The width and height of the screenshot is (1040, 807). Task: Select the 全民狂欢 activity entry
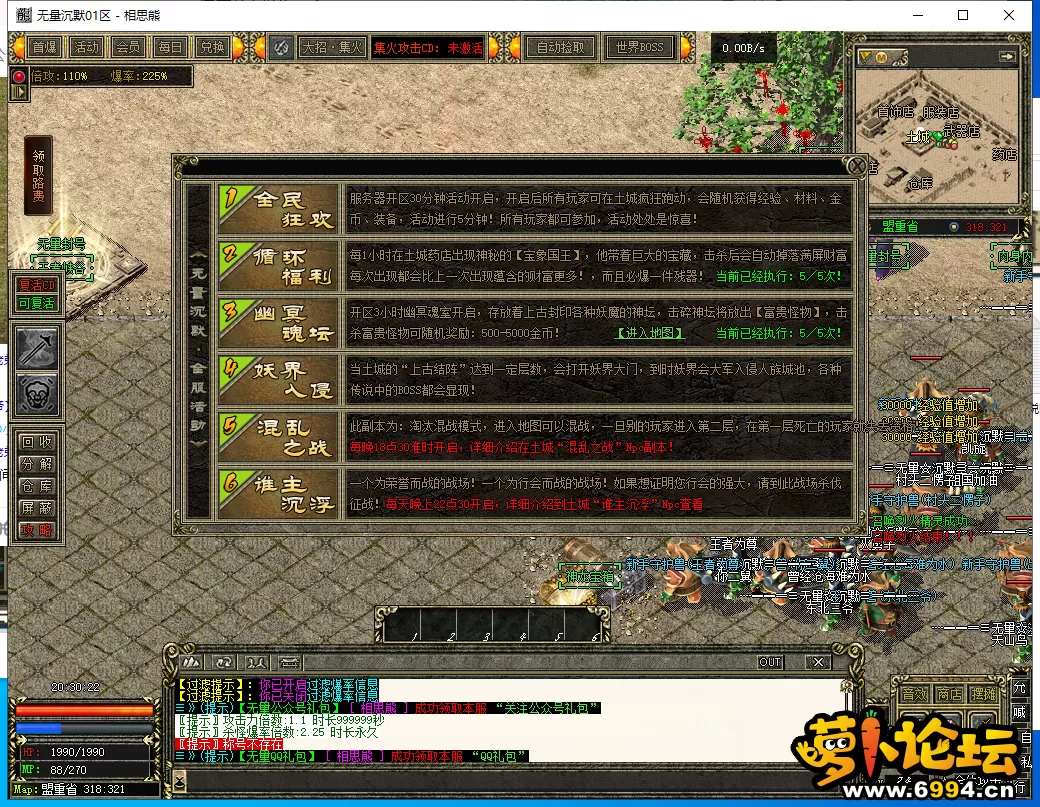point(279,210)
